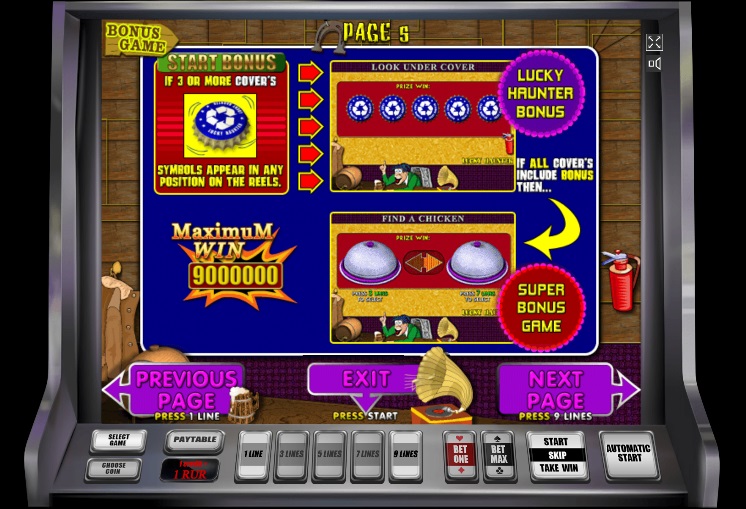
Task: Select the 9 Lines button
Action: [x=405, y=455]
